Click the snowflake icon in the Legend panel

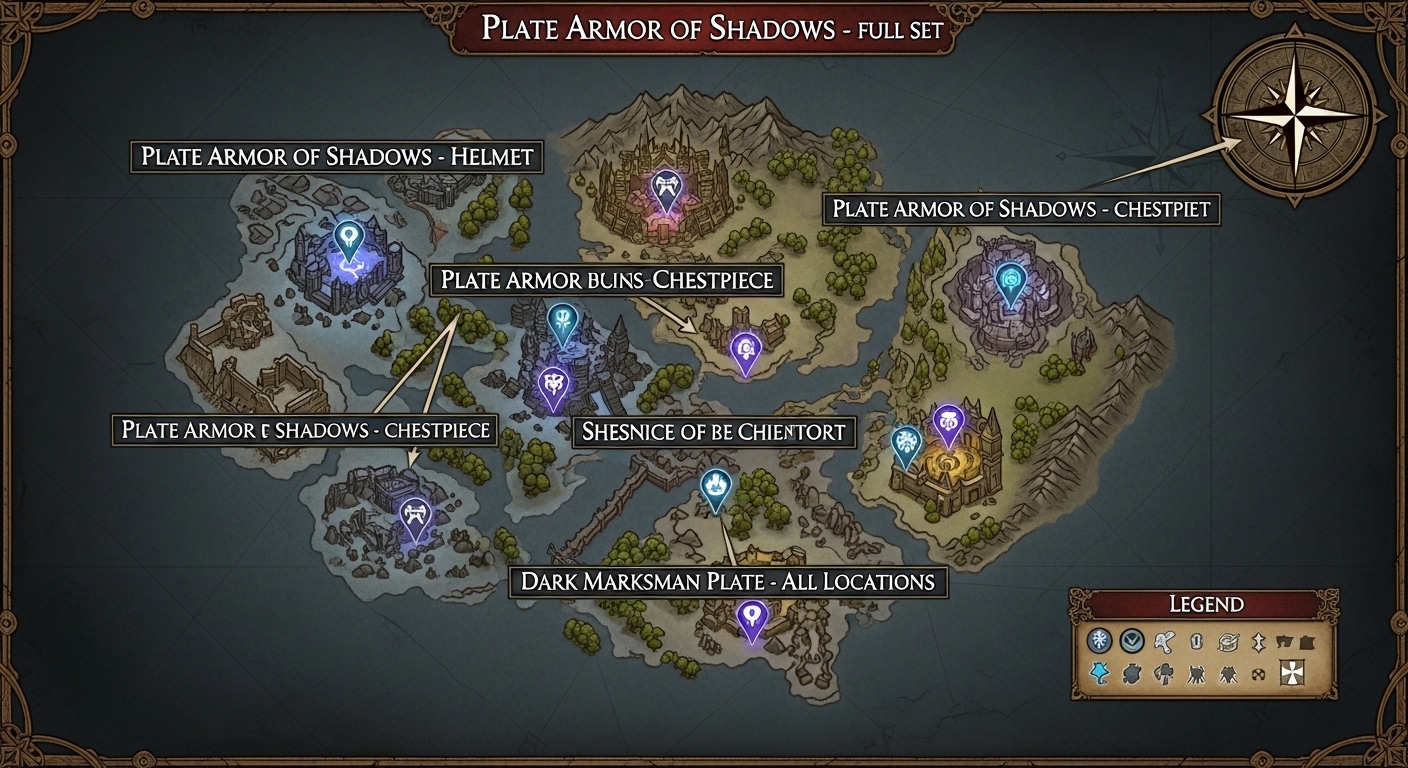point(1100,640)
